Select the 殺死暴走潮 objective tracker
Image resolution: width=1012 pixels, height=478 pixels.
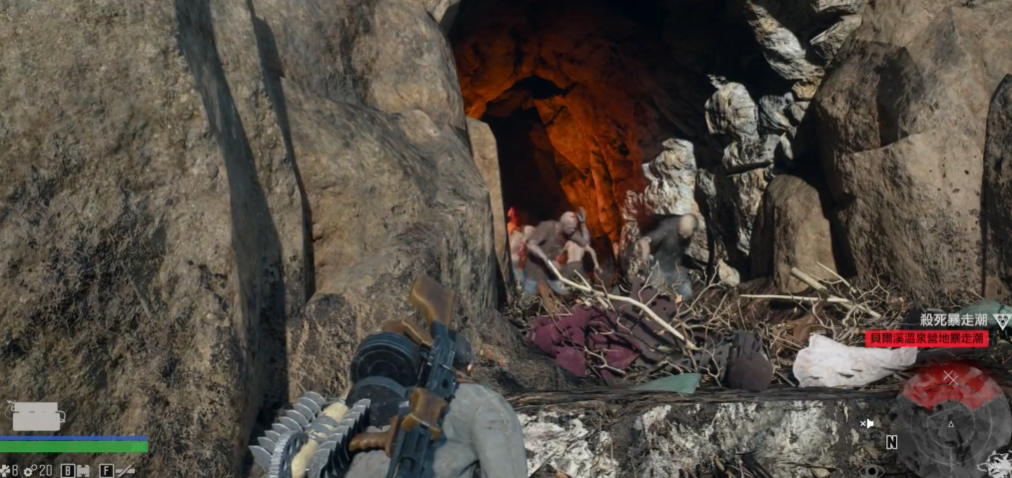(x=954, y=319)
